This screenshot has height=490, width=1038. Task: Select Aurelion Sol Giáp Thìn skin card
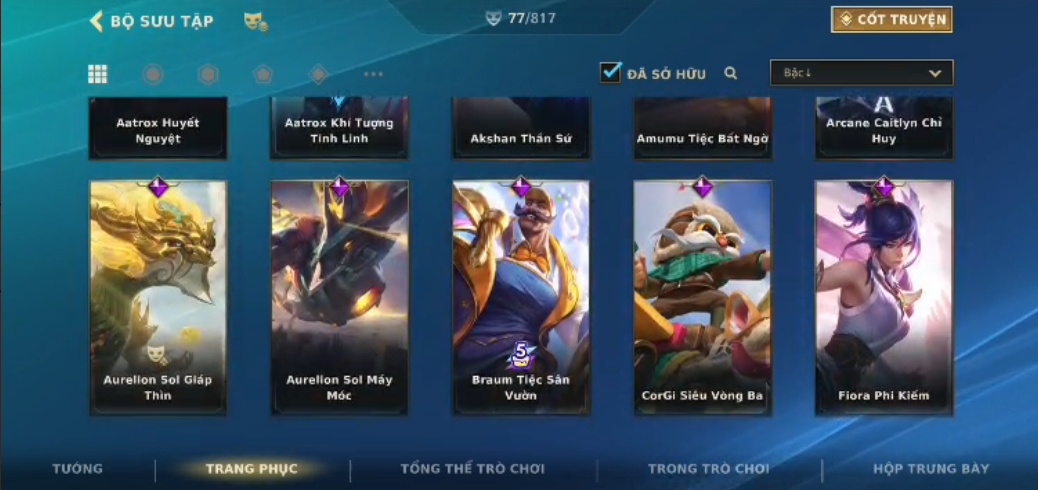coord(158,297)
